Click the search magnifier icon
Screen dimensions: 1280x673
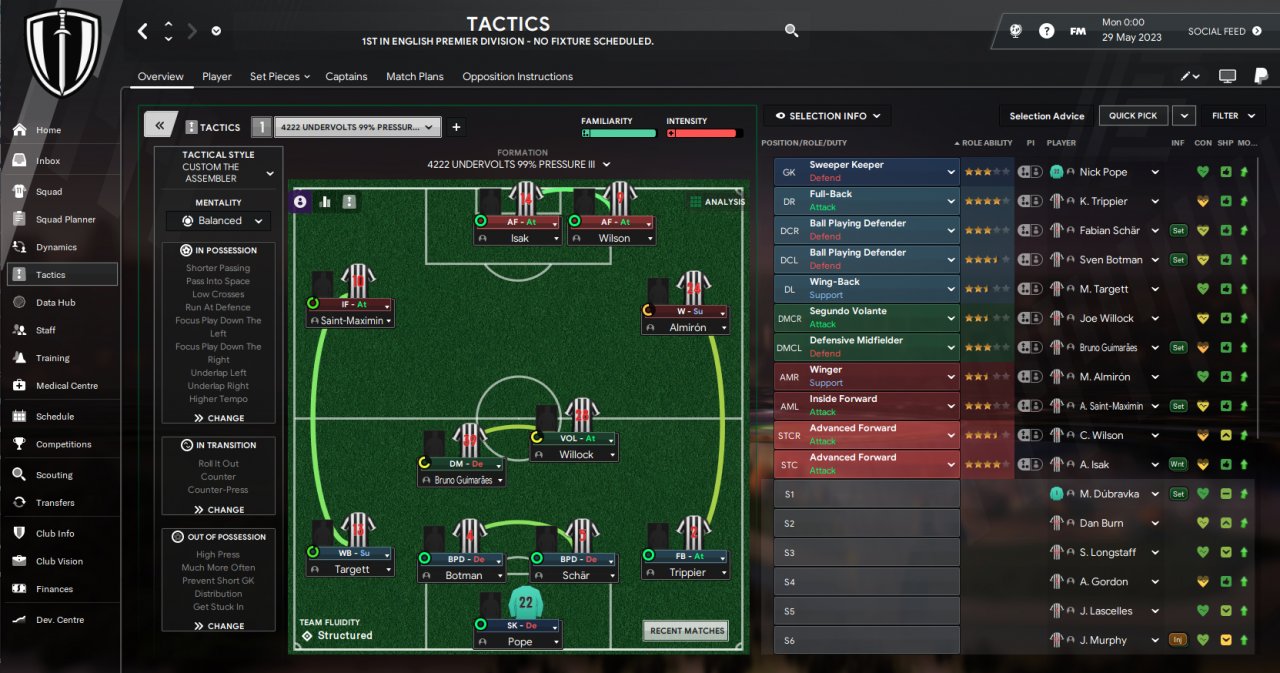(791, 31)
